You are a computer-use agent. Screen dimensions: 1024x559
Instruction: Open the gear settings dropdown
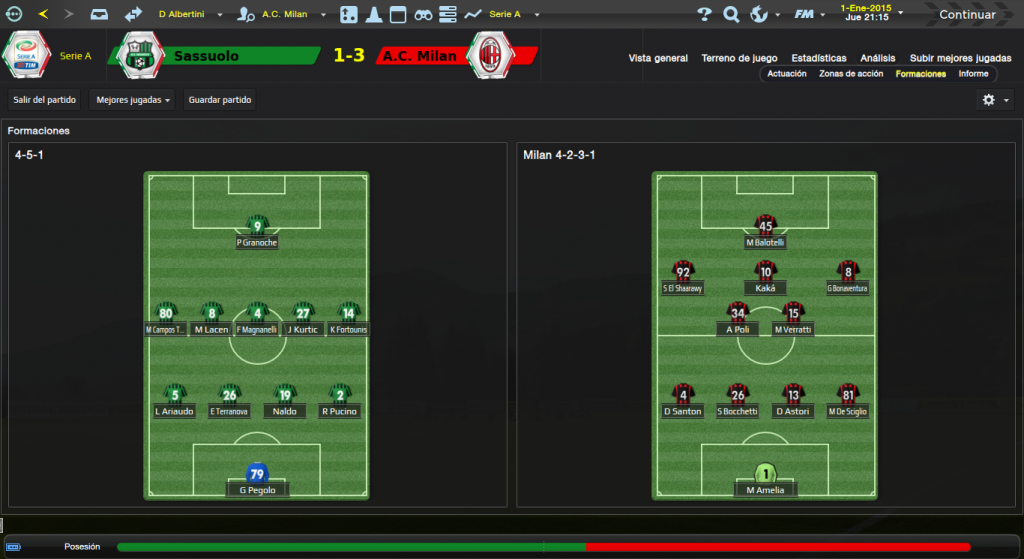point(995,100)
